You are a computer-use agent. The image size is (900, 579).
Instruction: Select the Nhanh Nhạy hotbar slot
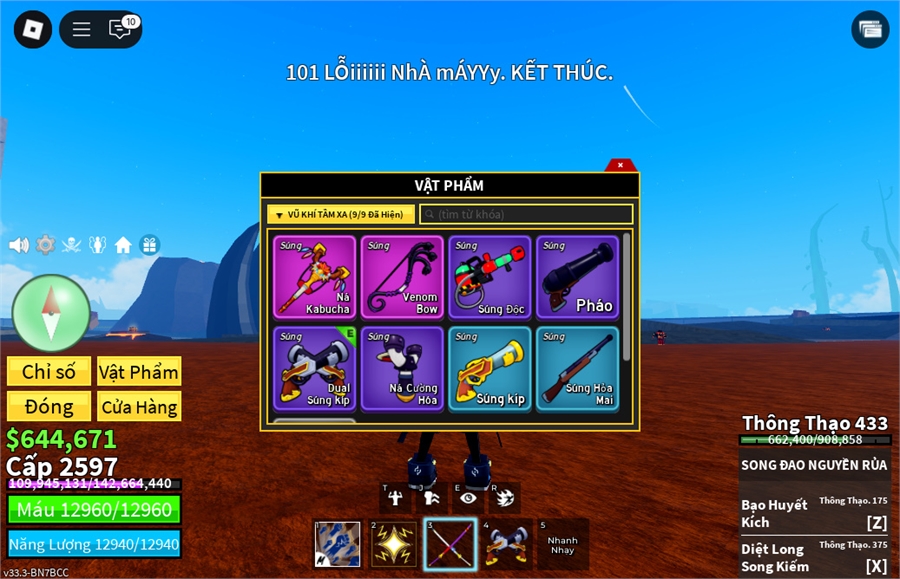[563, 544]
